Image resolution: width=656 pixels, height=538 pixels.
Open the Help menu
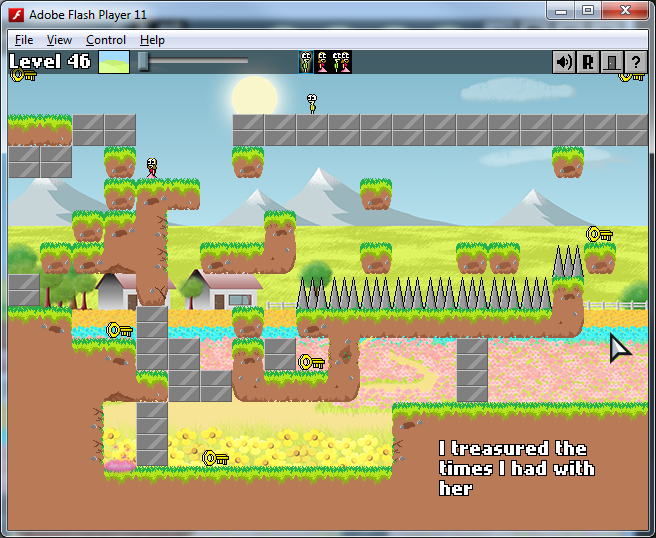click(x=152, y=40)
